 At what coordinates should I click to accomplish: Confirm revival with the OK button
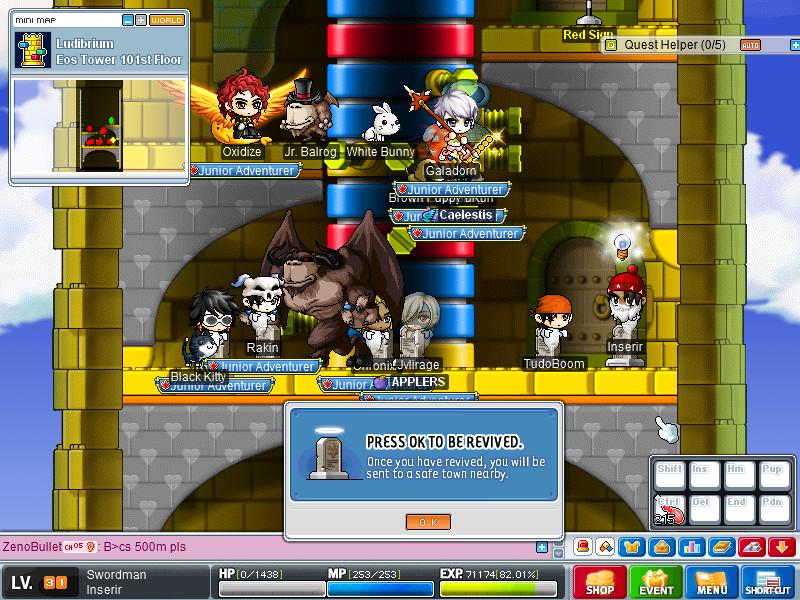[x=428, y=522]
